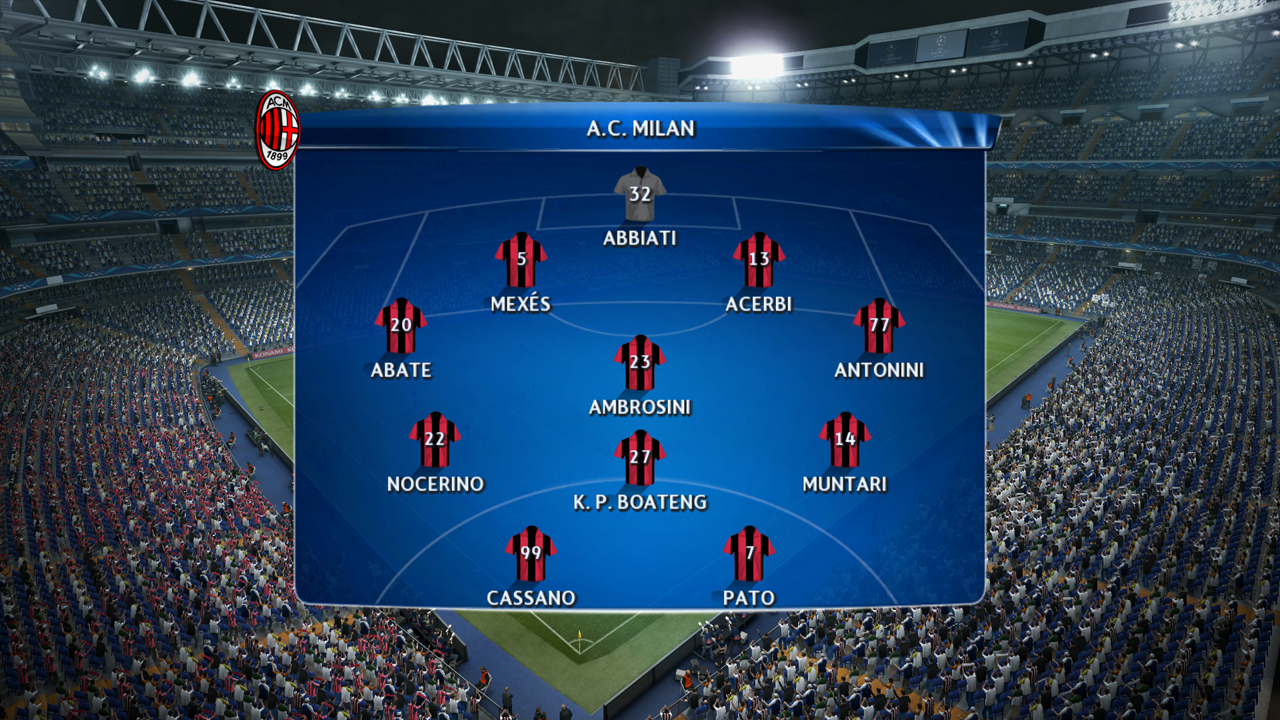The image size is (1280, 720).
Task: Click K. P. Boateng's number 27 jersey
Action: 640,459
